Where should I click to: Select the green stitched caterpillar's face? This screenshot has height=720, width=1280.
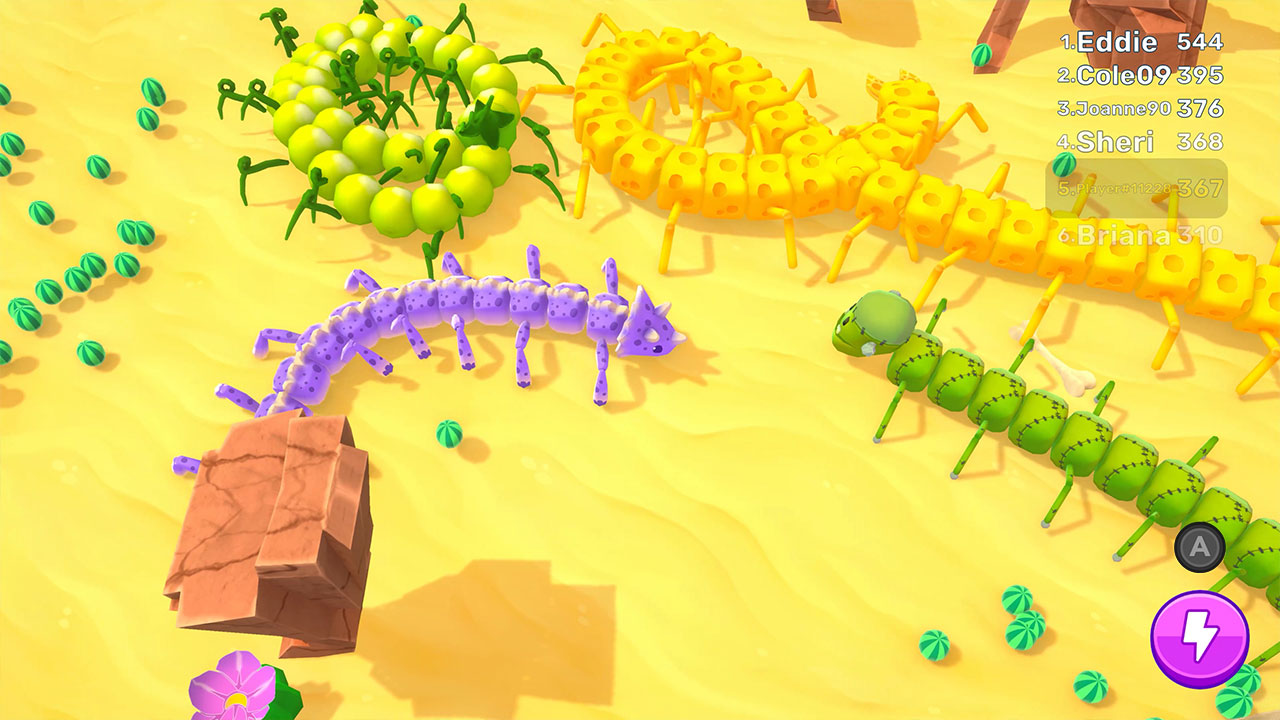click(869, 322)
